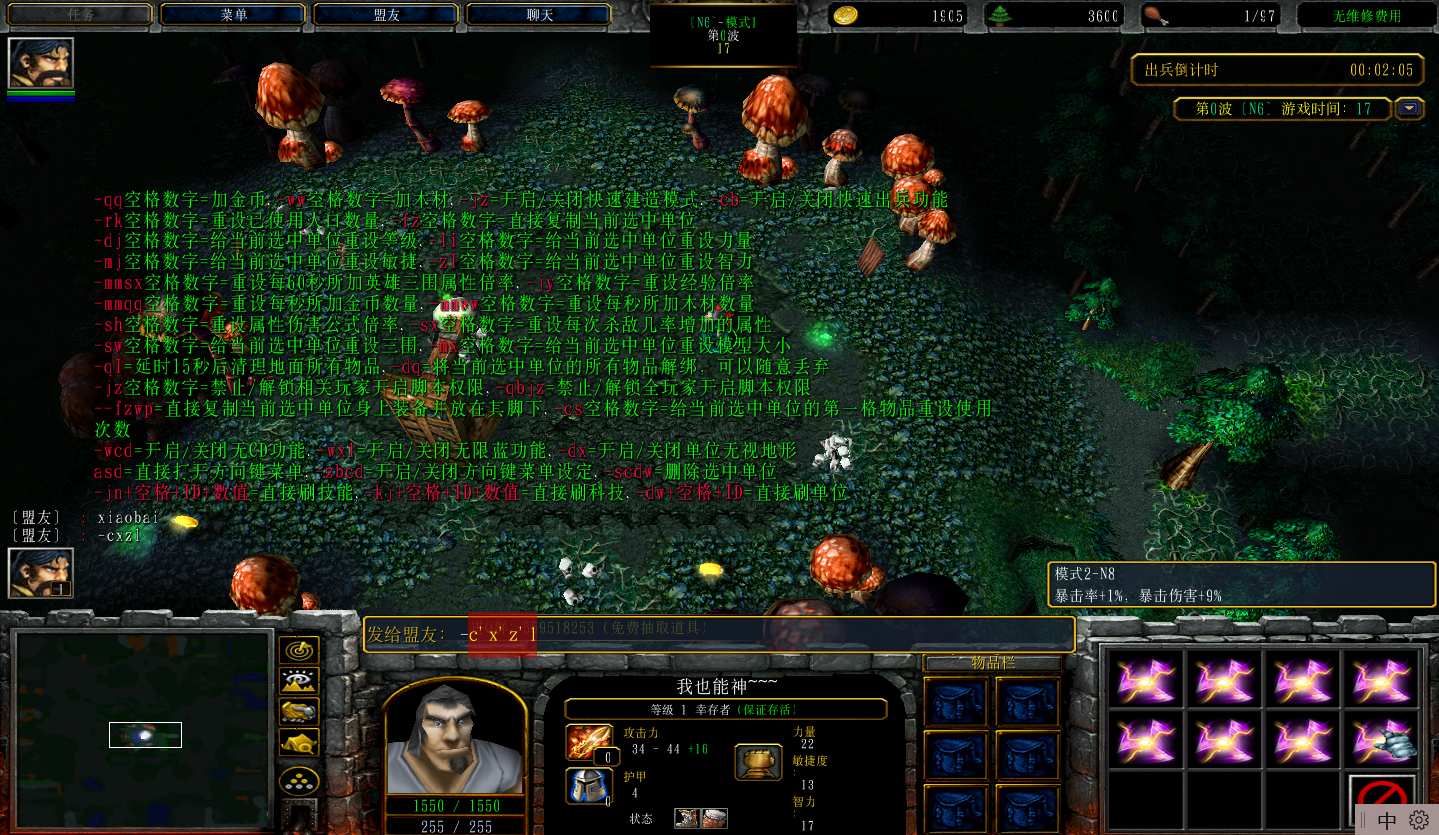Select the portrait icon marked with 1

click(x=41, y=574)
